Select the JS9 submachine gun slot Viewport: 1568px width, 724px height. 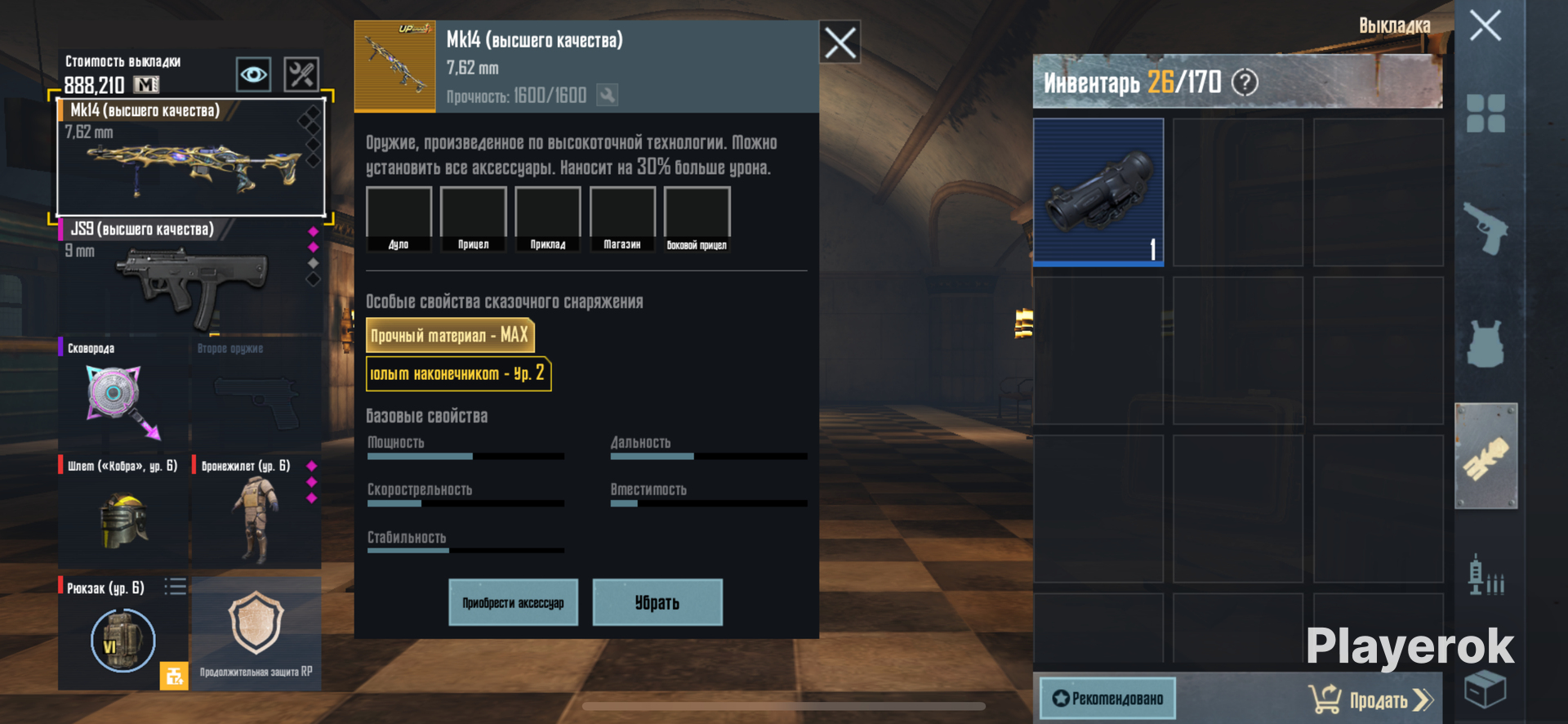click(x=189, y=278)
